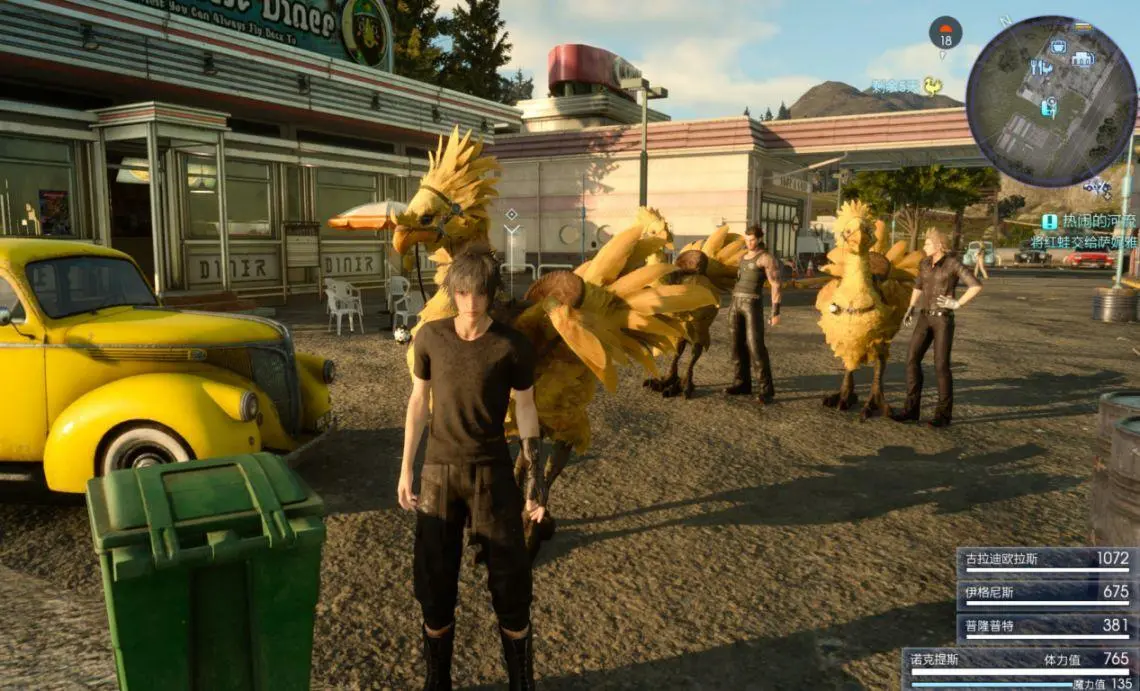Click the red sun icon with number 18

pyautogui.click(x=945, y=33)
